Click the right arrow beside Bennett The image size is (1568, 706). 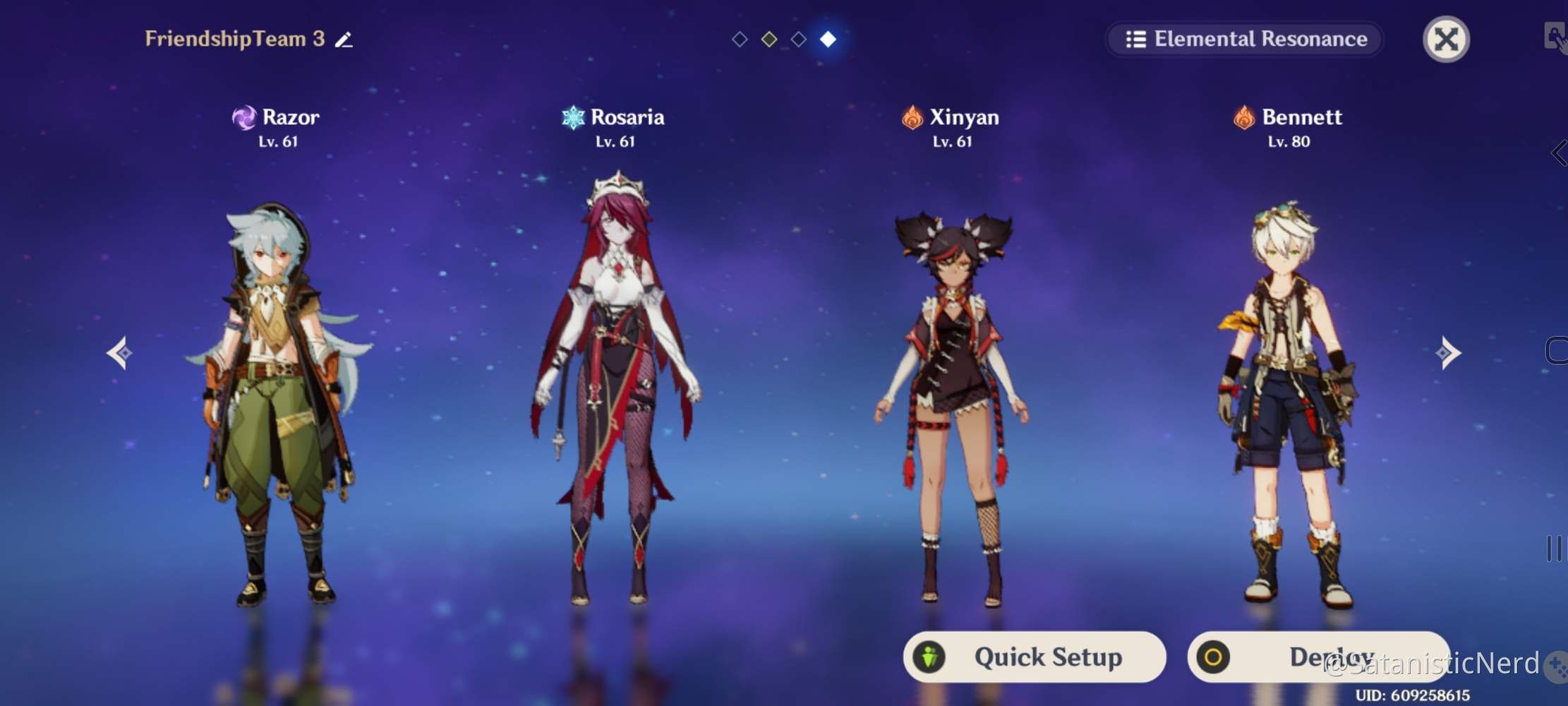[x=1447, y=353]
